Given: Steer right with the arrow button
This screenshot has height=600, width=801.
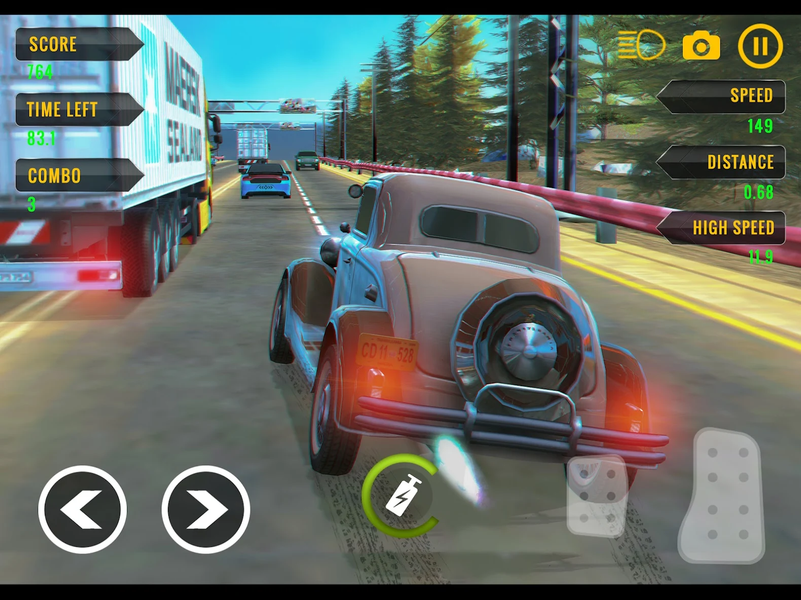Looking at the screenshot, I should [206, 510].
